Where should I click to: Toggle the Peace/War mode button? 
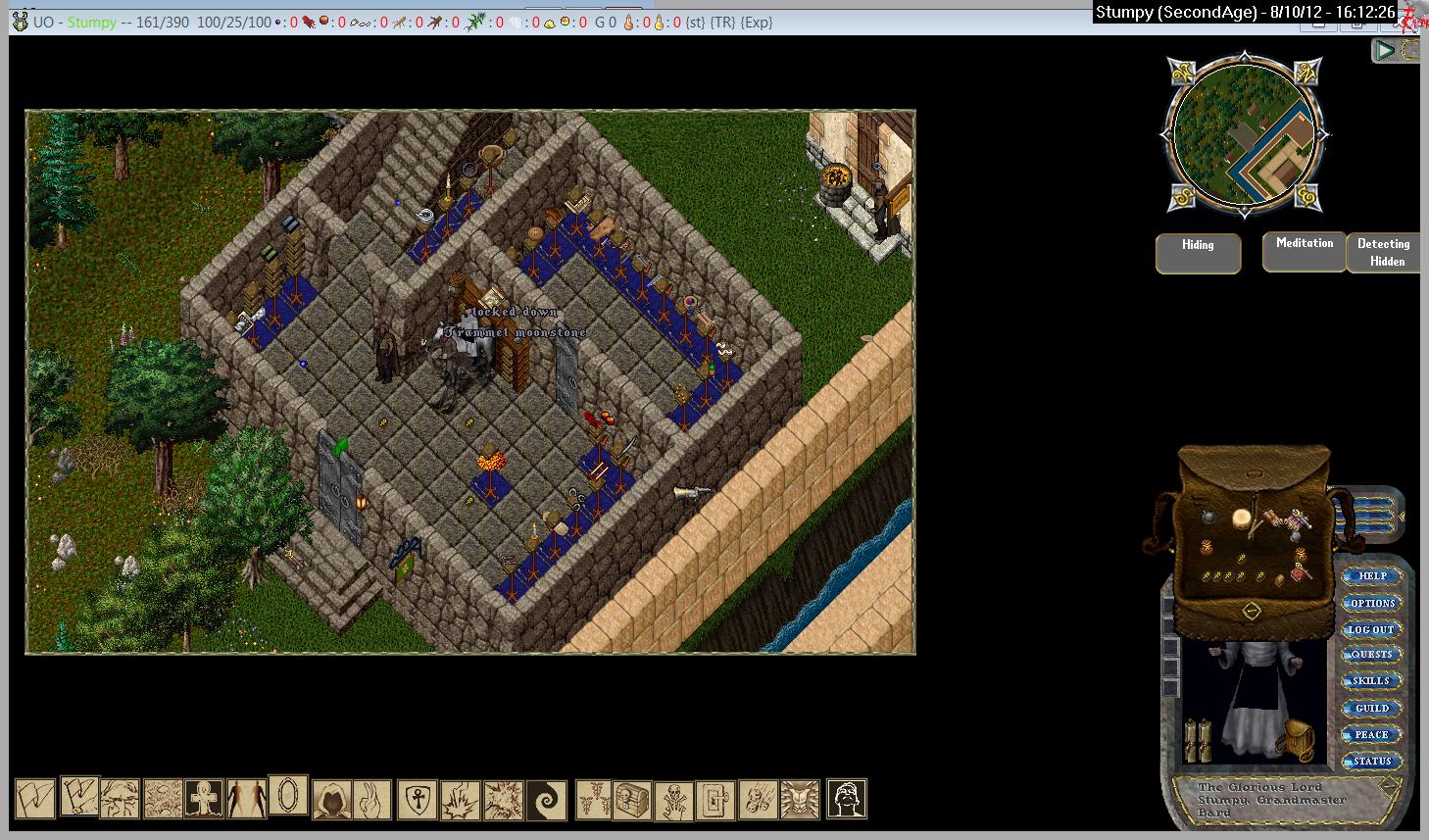click(x=1371, y=734)
